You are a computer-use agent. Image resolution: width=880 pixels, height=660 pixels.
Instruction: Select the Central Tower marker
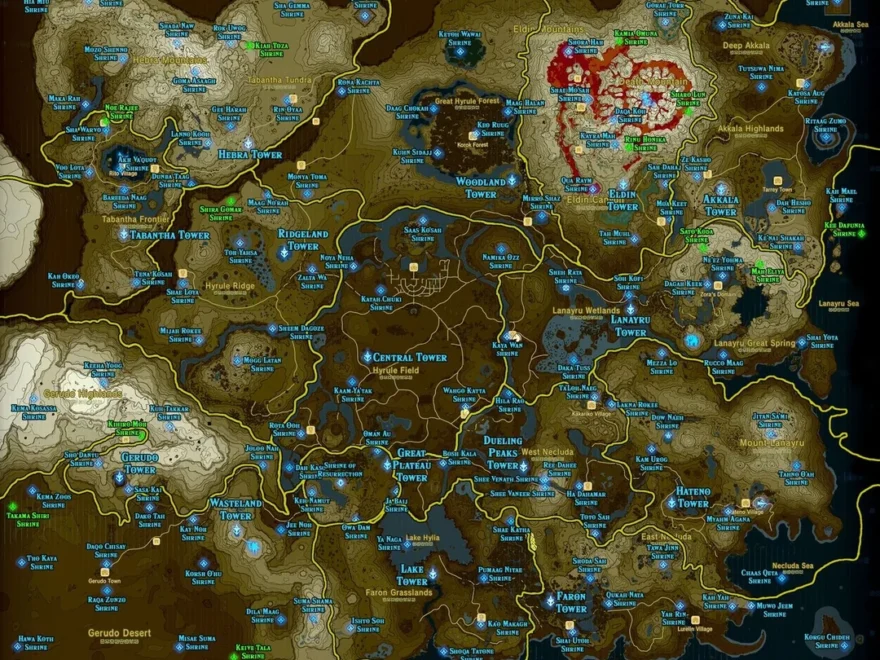(367, 356)
